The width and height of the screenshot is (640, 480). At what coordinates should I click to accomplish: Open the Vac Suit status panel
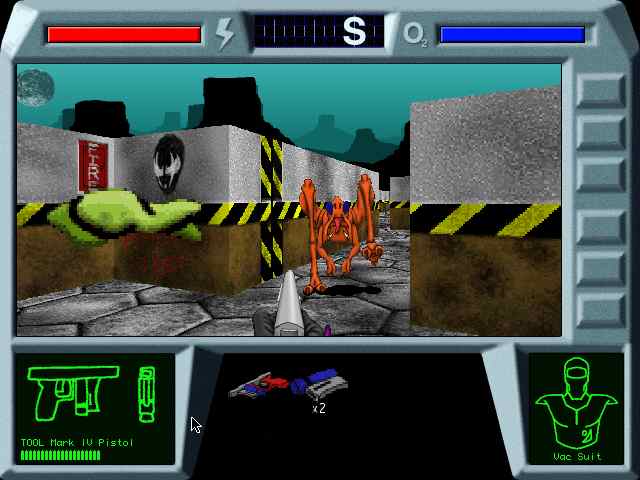coord(575,408)
